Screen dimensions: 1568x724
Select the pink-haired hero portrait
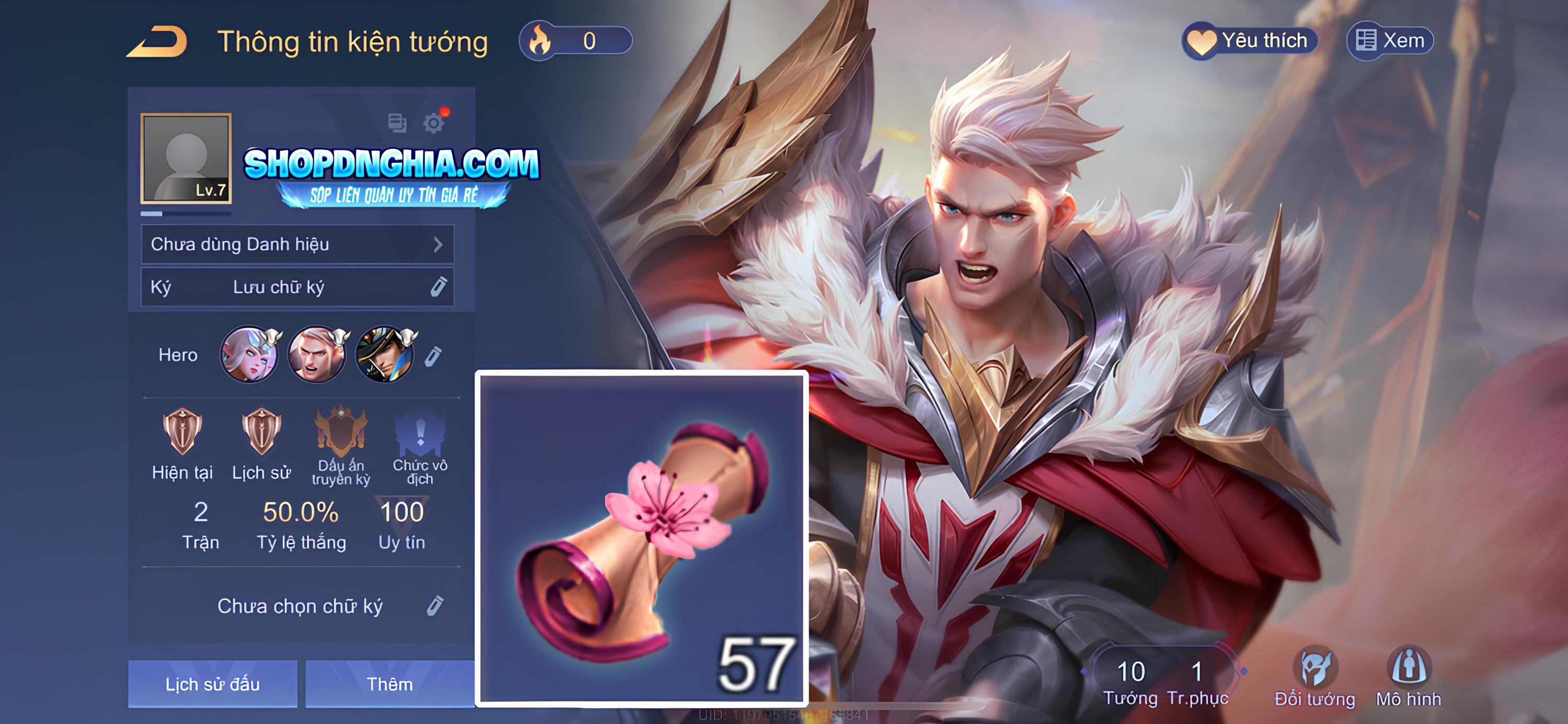[x=249, y=355]
